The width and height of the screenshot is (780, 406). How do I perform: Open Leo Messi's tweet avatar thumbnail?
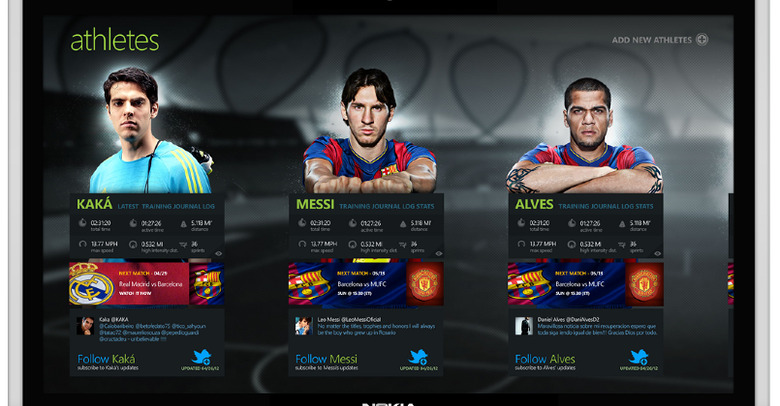click(x=304, y=325)
